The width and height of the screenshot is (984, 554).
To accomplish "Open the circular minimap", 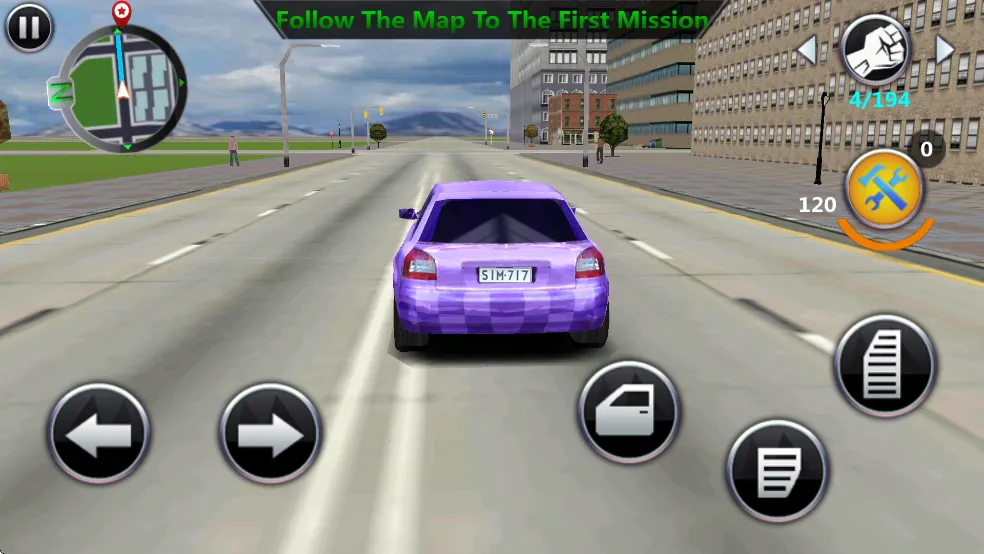I will point(121,88).
